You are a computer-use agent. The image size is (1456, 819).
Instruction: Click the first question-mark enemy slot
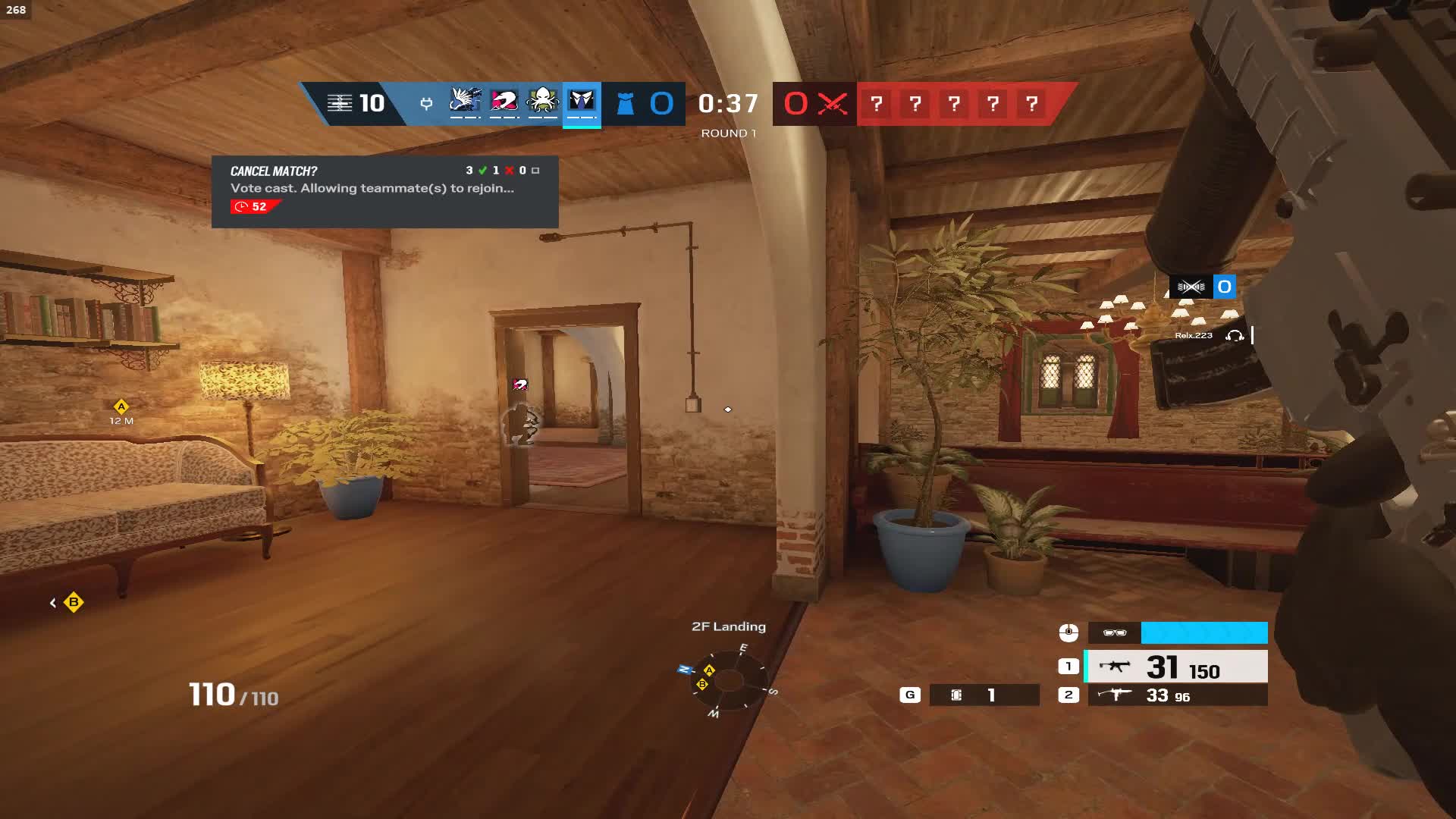877,104
